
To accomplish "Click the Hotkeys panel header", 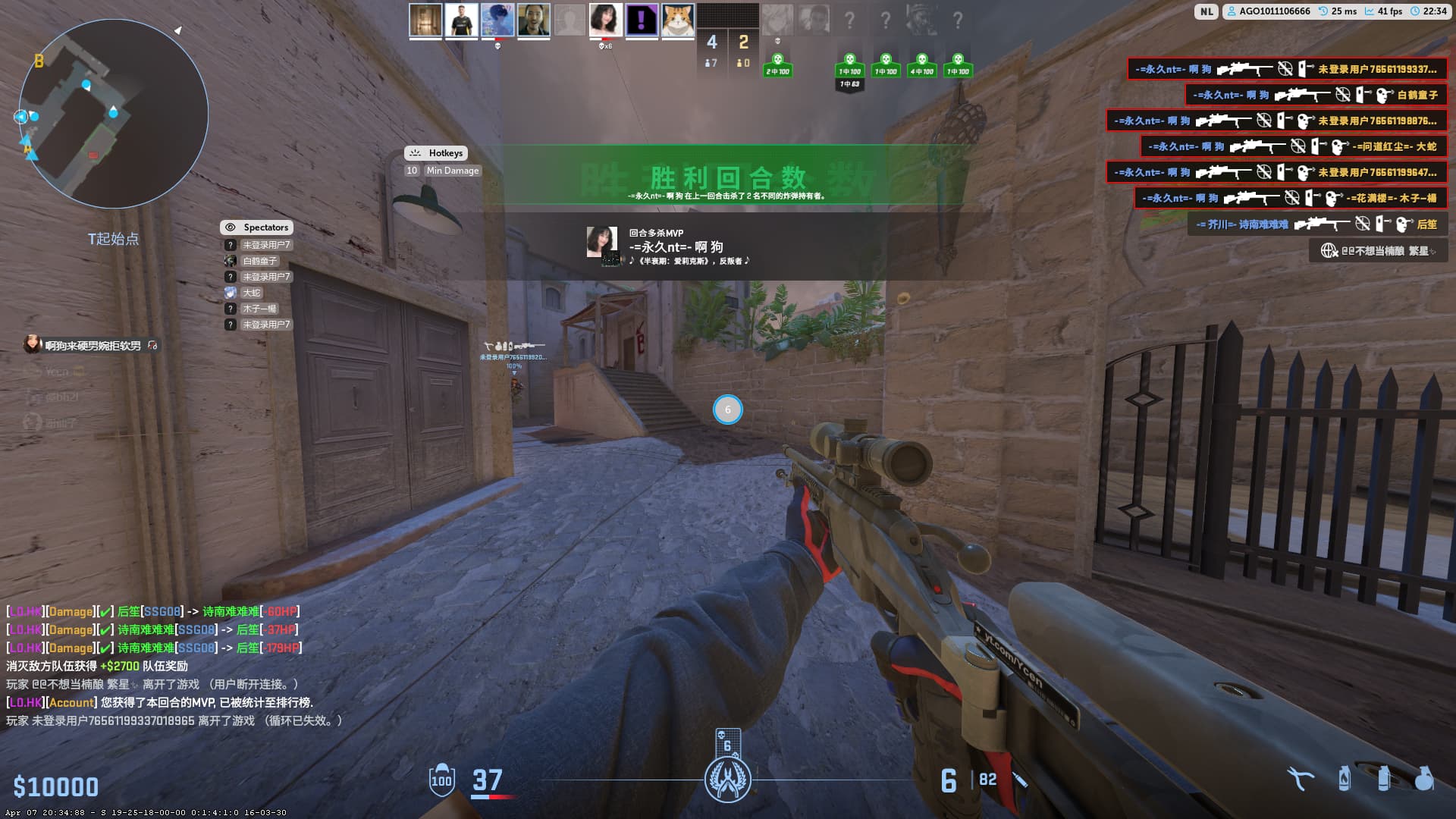I will pyautogui.click(x=436, y=153).
